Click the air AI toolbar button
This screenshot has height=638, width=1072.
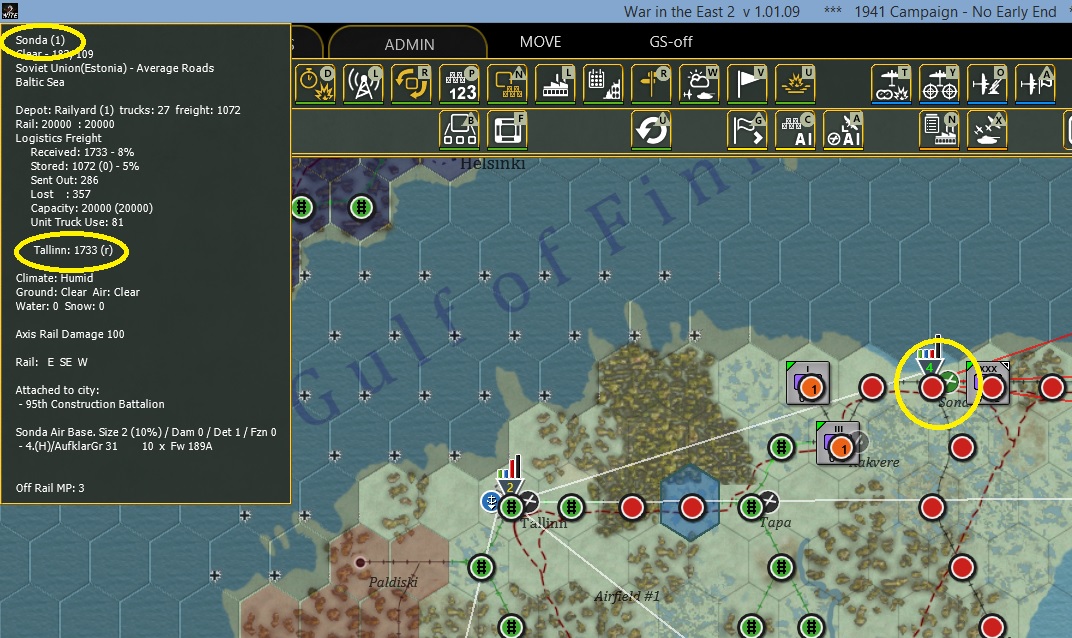click(x=844, y=130)
